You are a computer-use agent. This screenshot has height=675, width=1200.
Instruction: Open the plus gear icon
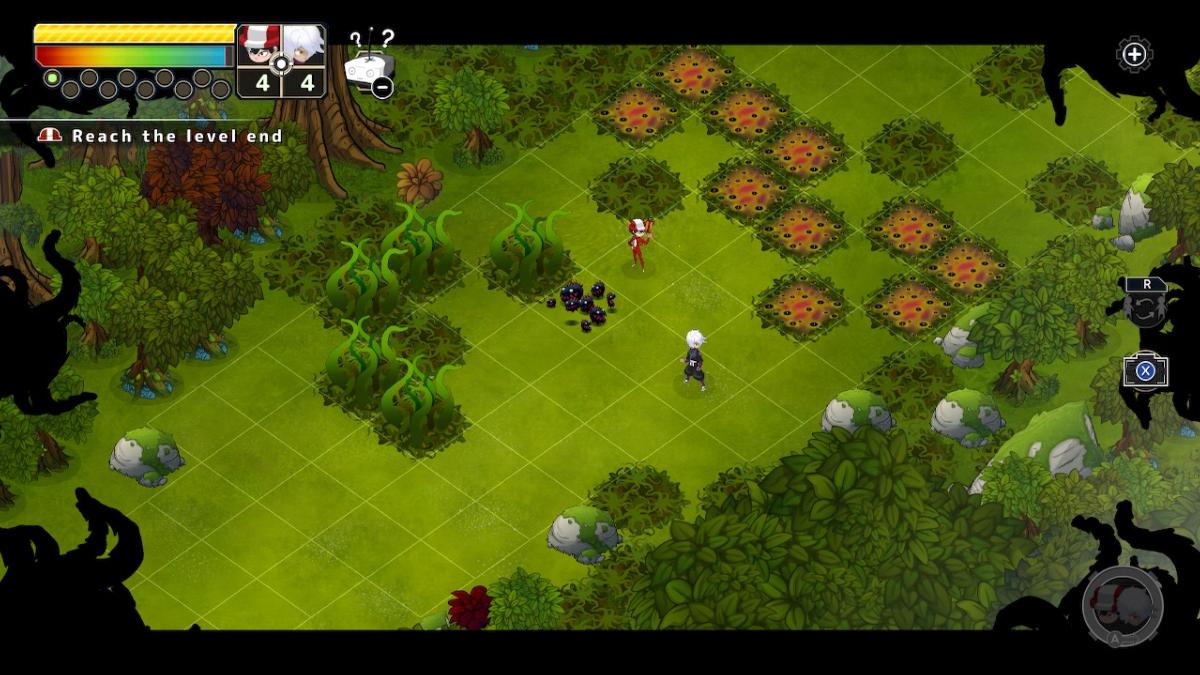click(x=1134, y=54)
